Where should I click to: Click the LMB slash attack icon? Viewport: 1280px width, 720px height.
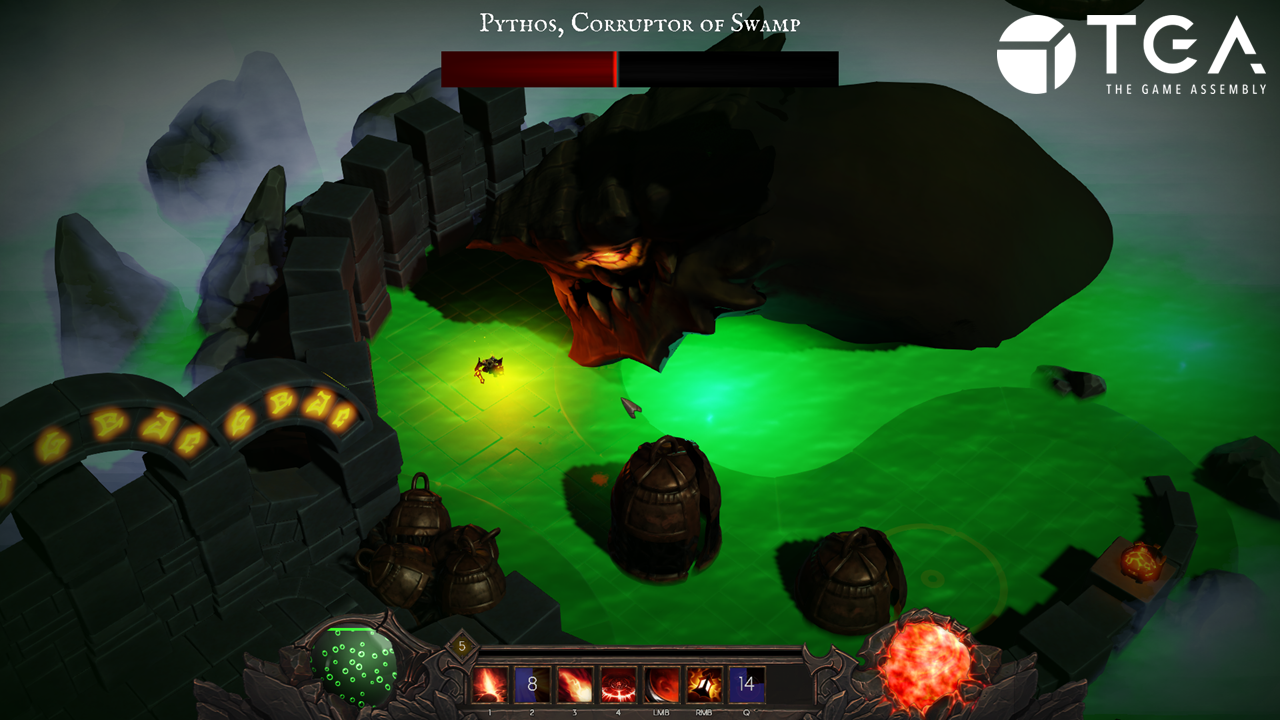pos(662,685)
